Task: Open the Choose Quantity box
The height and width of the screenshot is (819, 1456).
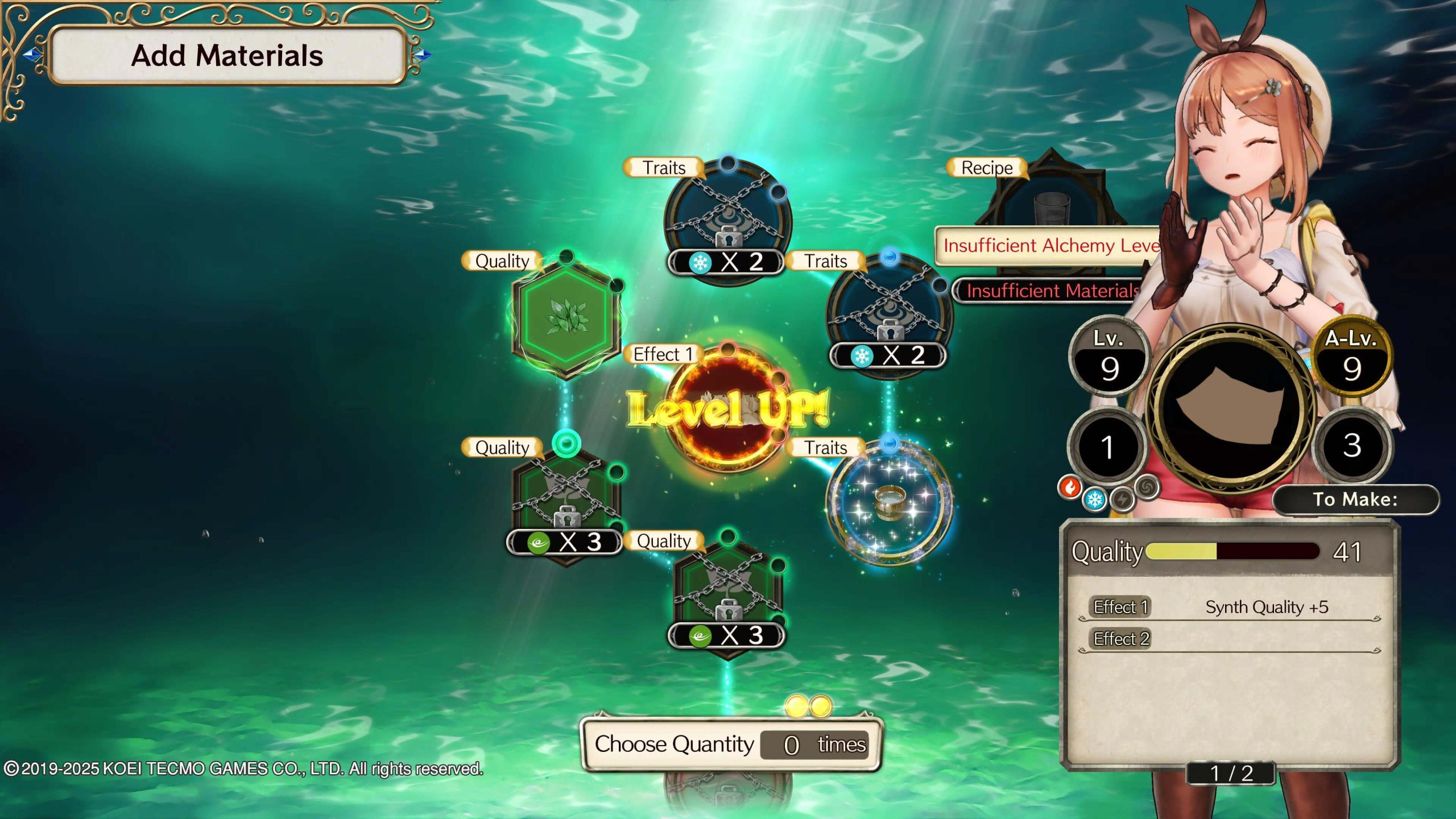Action: tap(731, 744)
